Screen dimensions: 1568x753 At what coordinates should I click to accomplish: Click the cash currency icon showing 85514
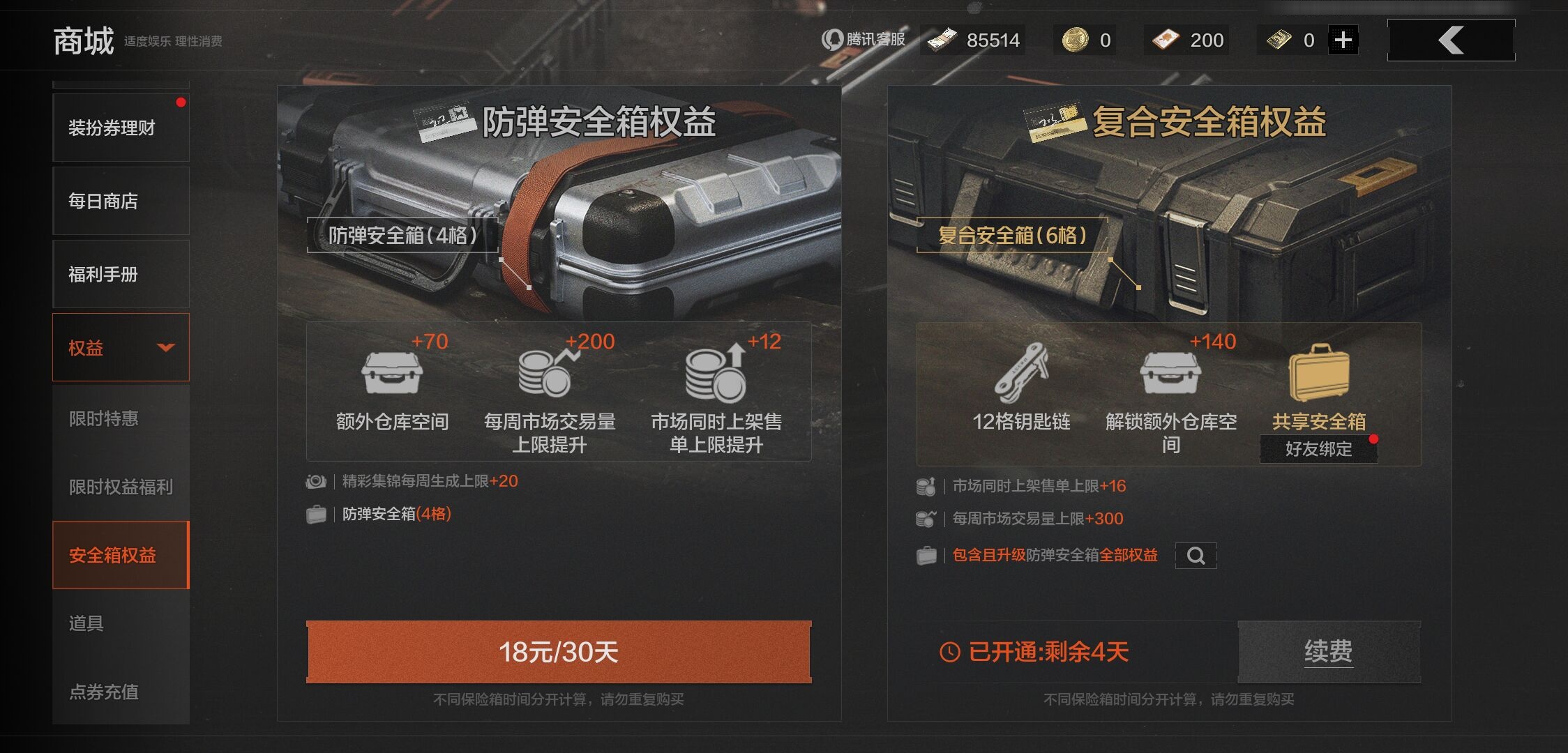pos(943,40)
